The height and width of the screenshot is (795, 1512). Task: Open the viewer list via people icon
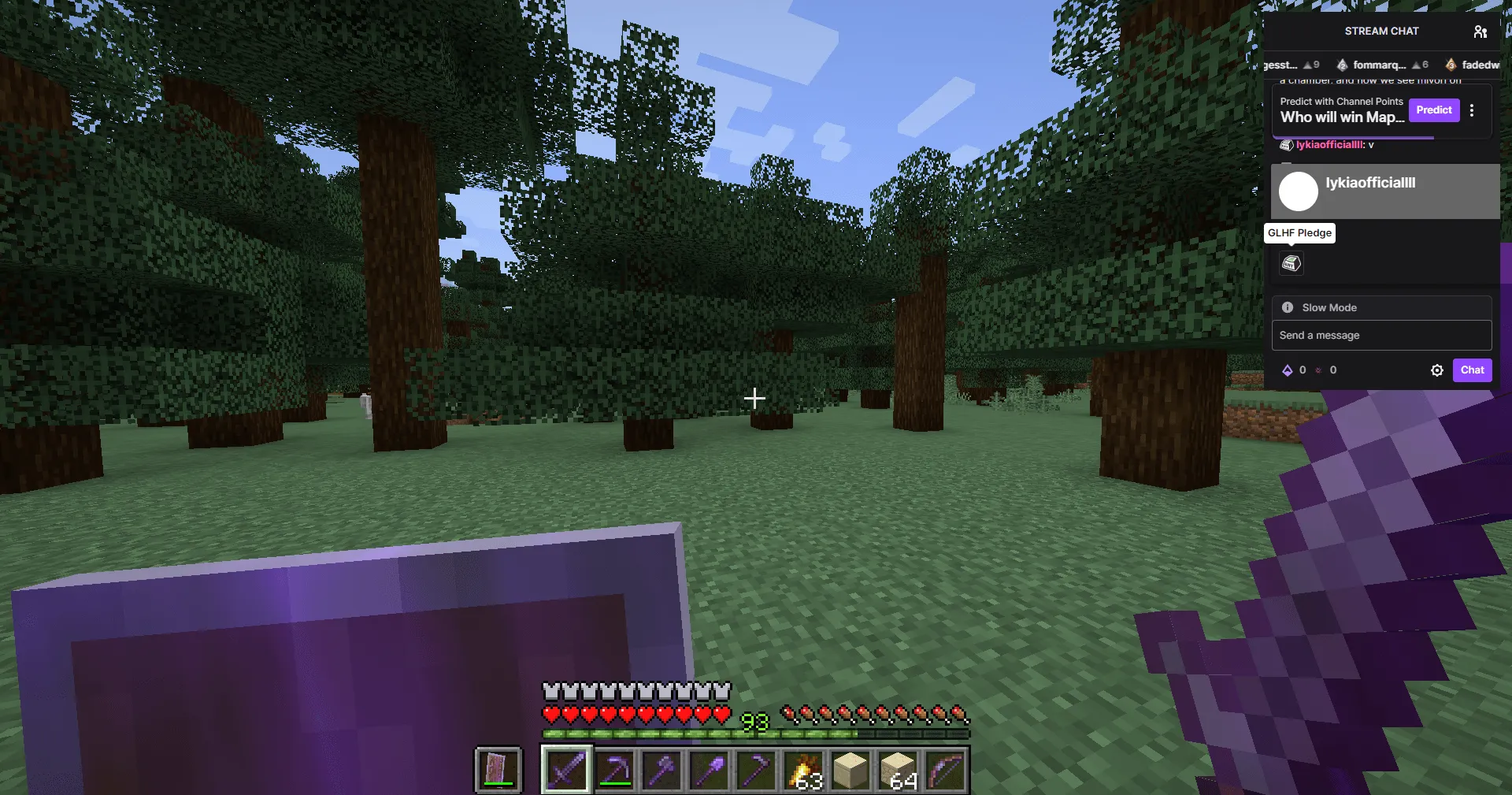pyautogui.click(x=1480, y=31)
